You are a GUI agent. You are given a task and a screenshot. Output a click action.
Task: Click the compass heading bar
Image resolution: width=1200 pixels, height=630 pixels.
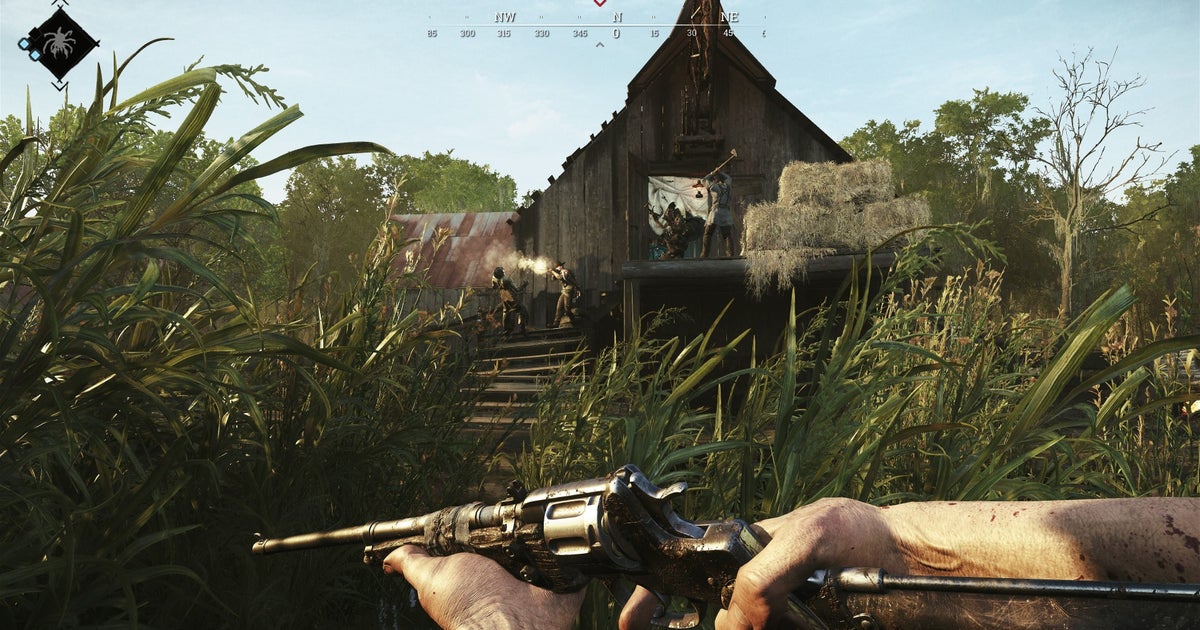[597, 28]
